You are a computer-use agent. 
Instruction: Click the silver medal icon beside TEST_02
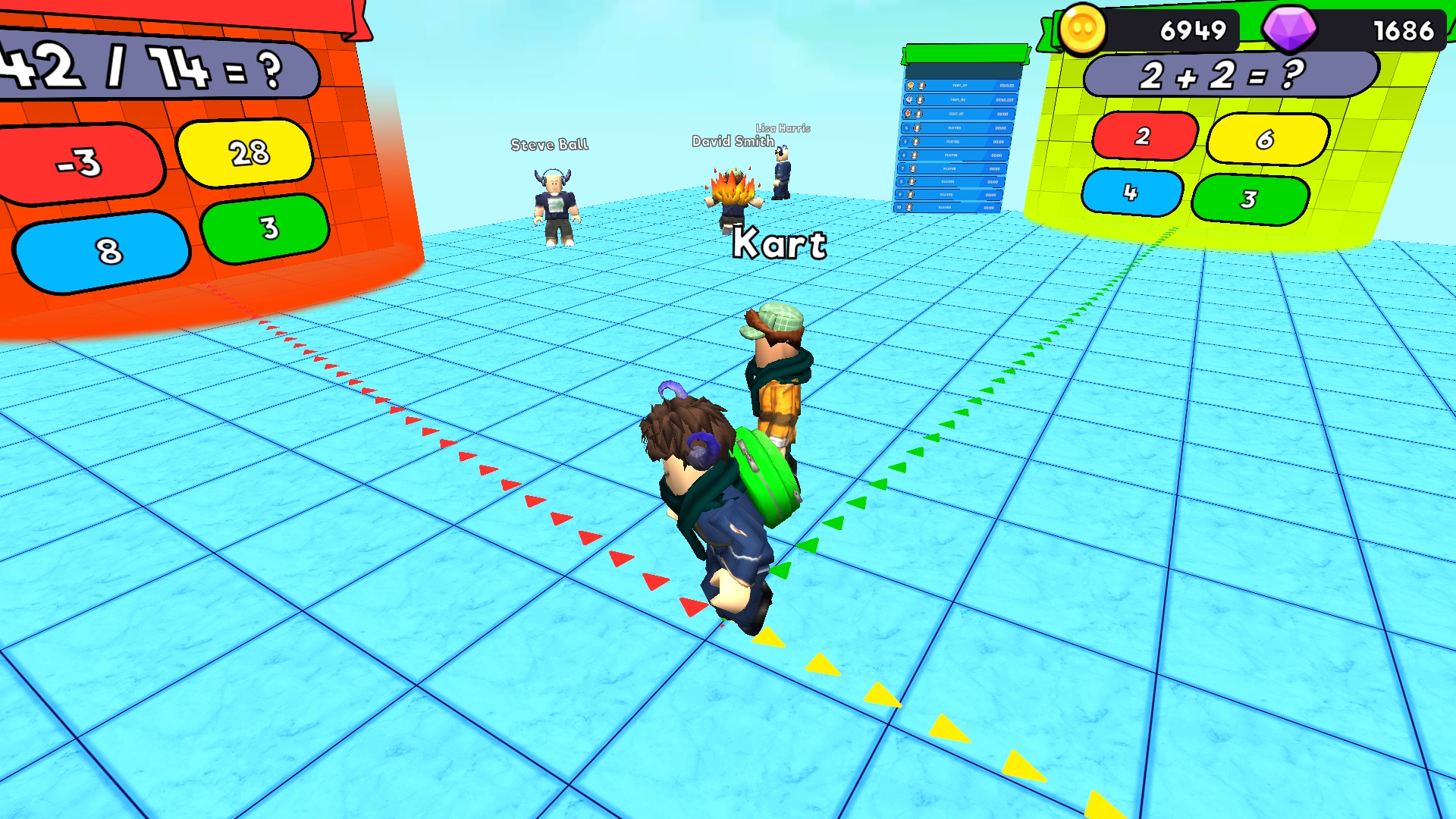tap(909, 100)
